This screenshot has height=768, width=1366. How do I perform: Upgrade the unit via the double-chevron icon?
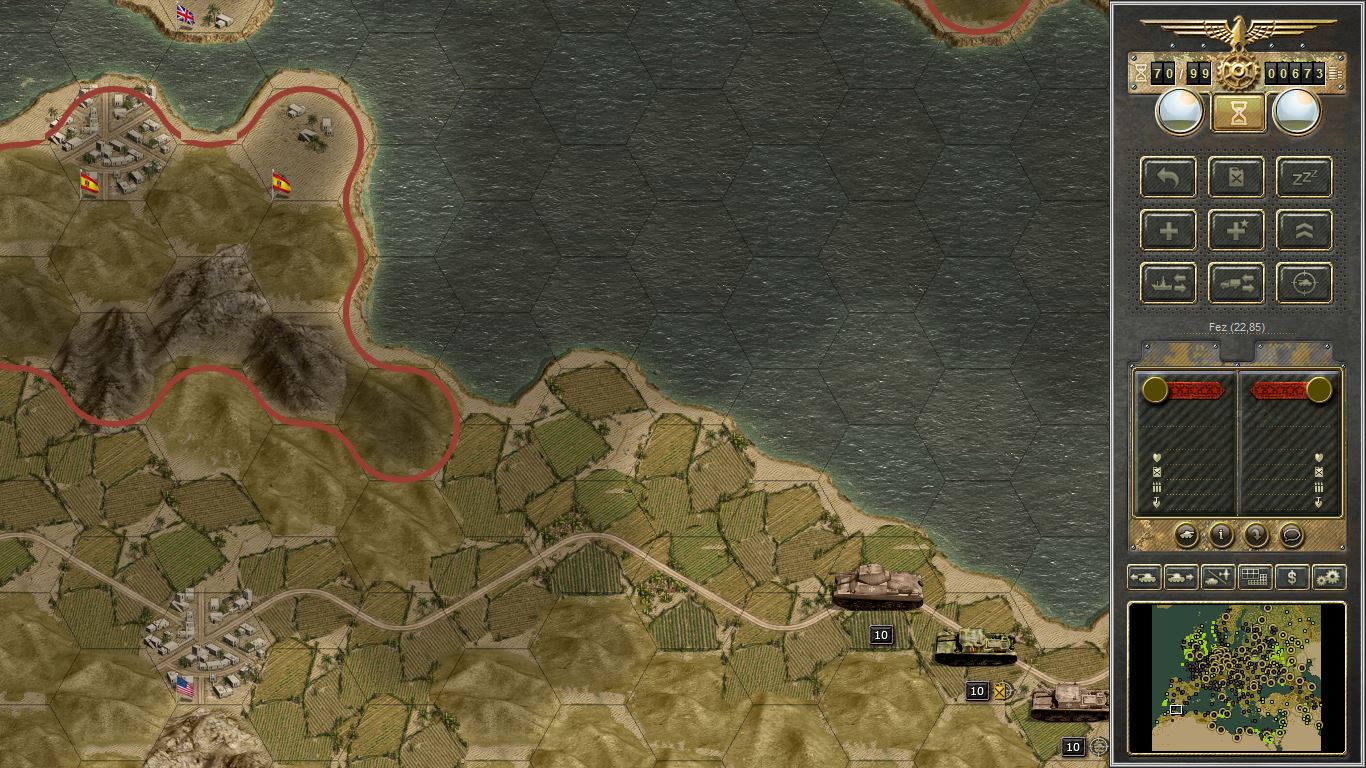[1303, 230]
